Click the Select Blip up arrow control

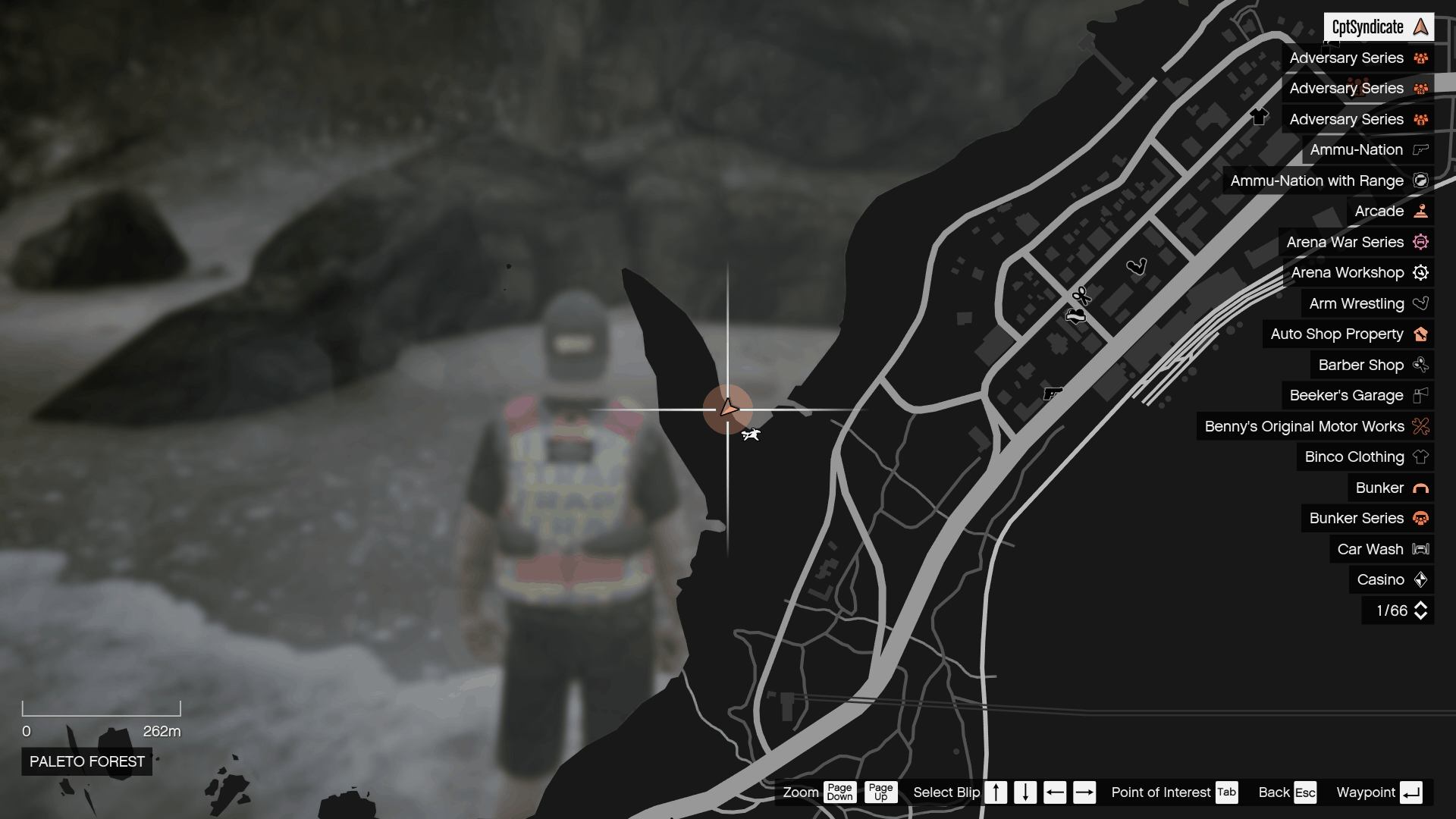996,792
